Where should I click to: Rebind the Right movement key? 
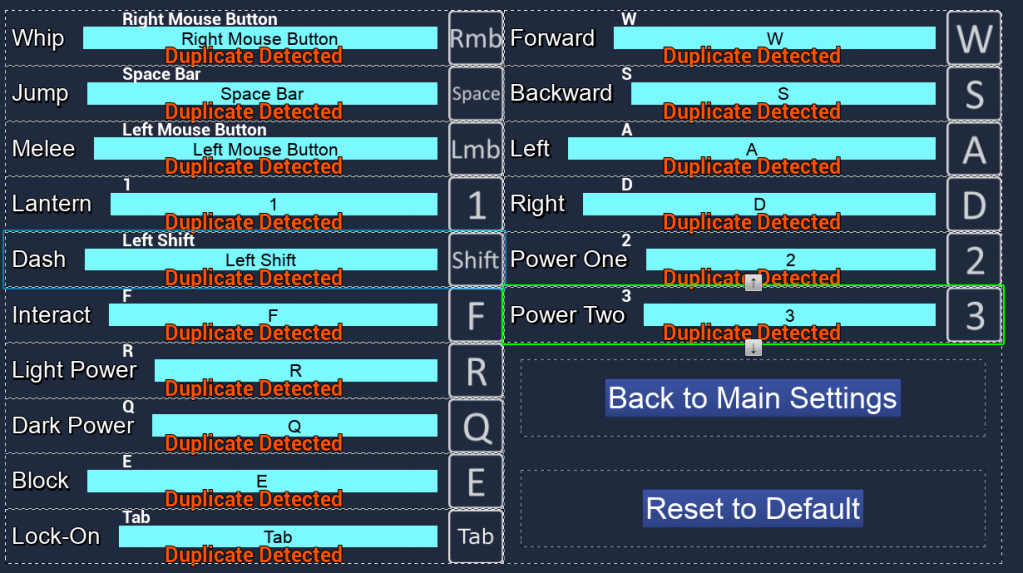coord(759,204)
